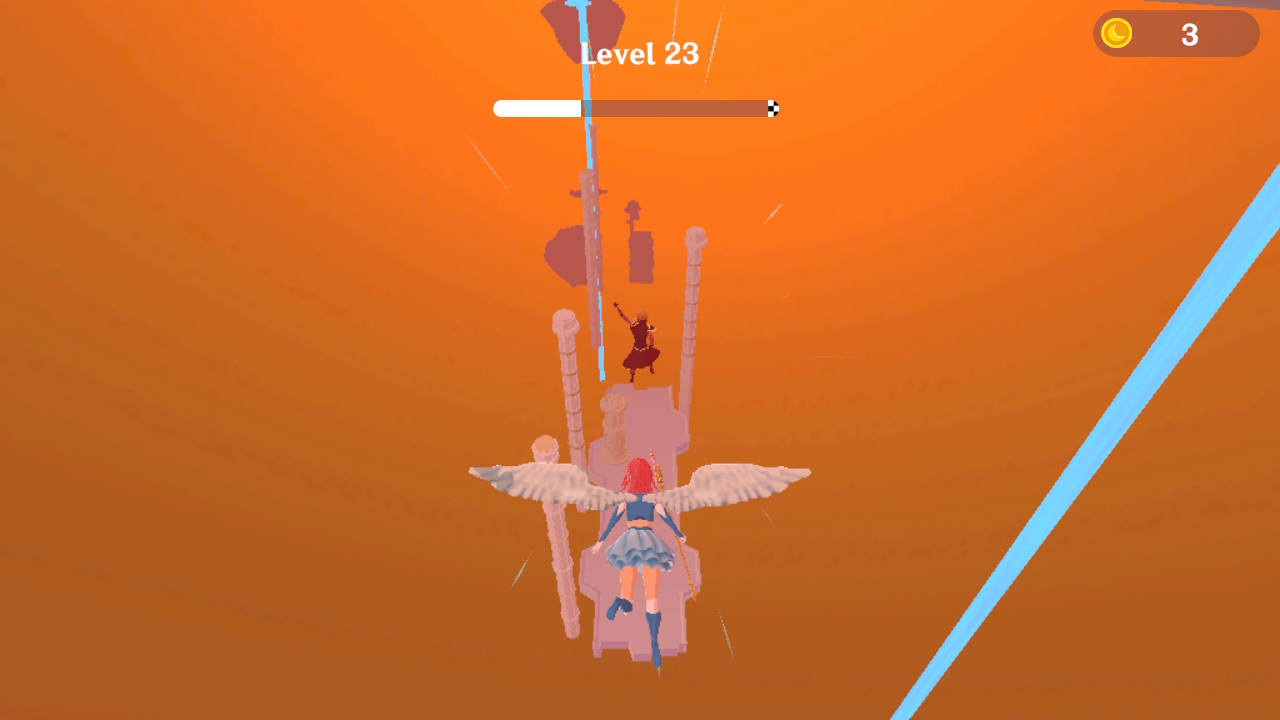Image resolution: width=1280 pixels, height=720 pixels.
Task: Click the coin counter showing 3
Action: coord(1190,34)
